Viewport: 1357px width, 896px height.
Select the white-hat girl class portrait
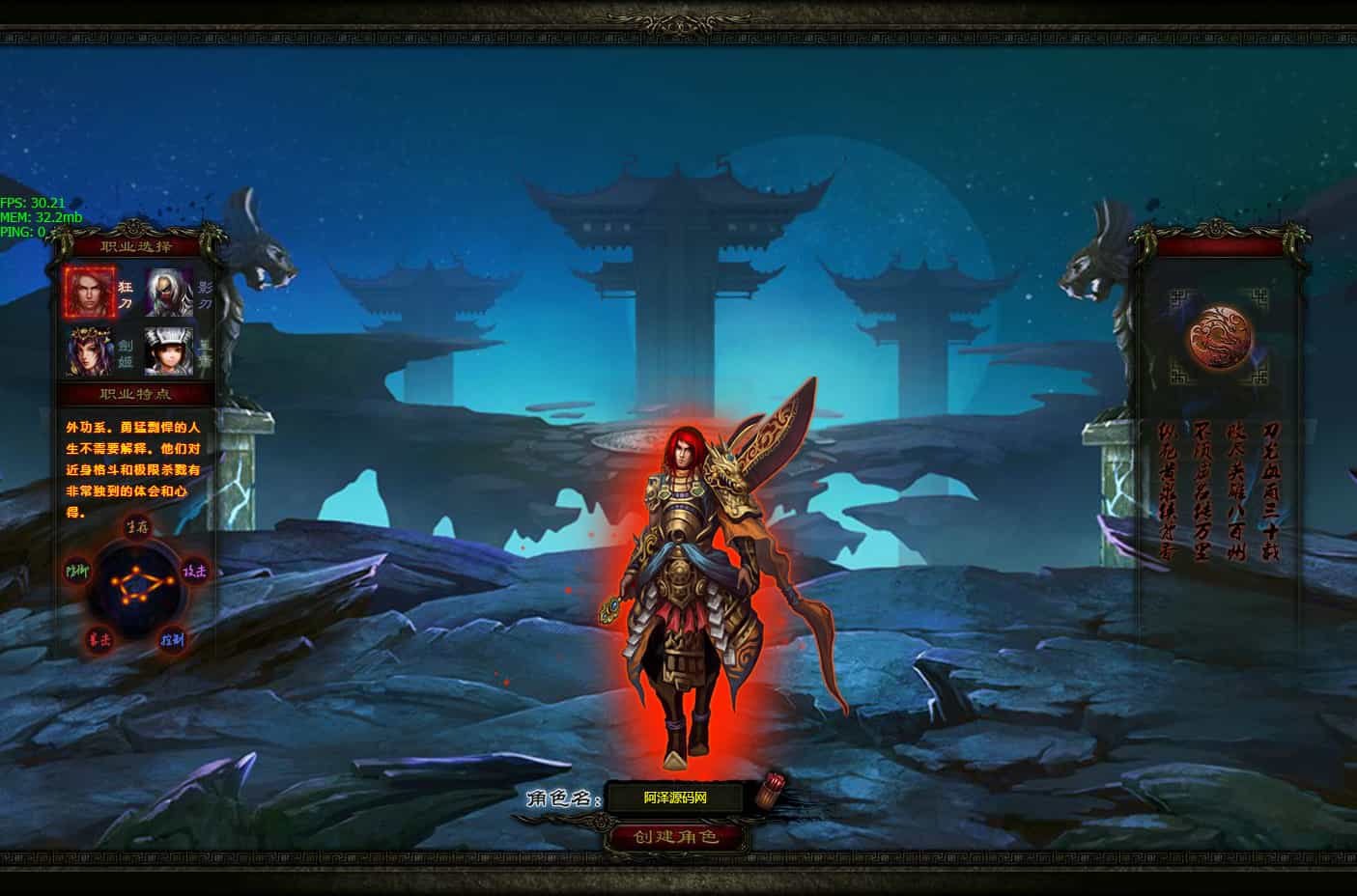tap(169, 351)
